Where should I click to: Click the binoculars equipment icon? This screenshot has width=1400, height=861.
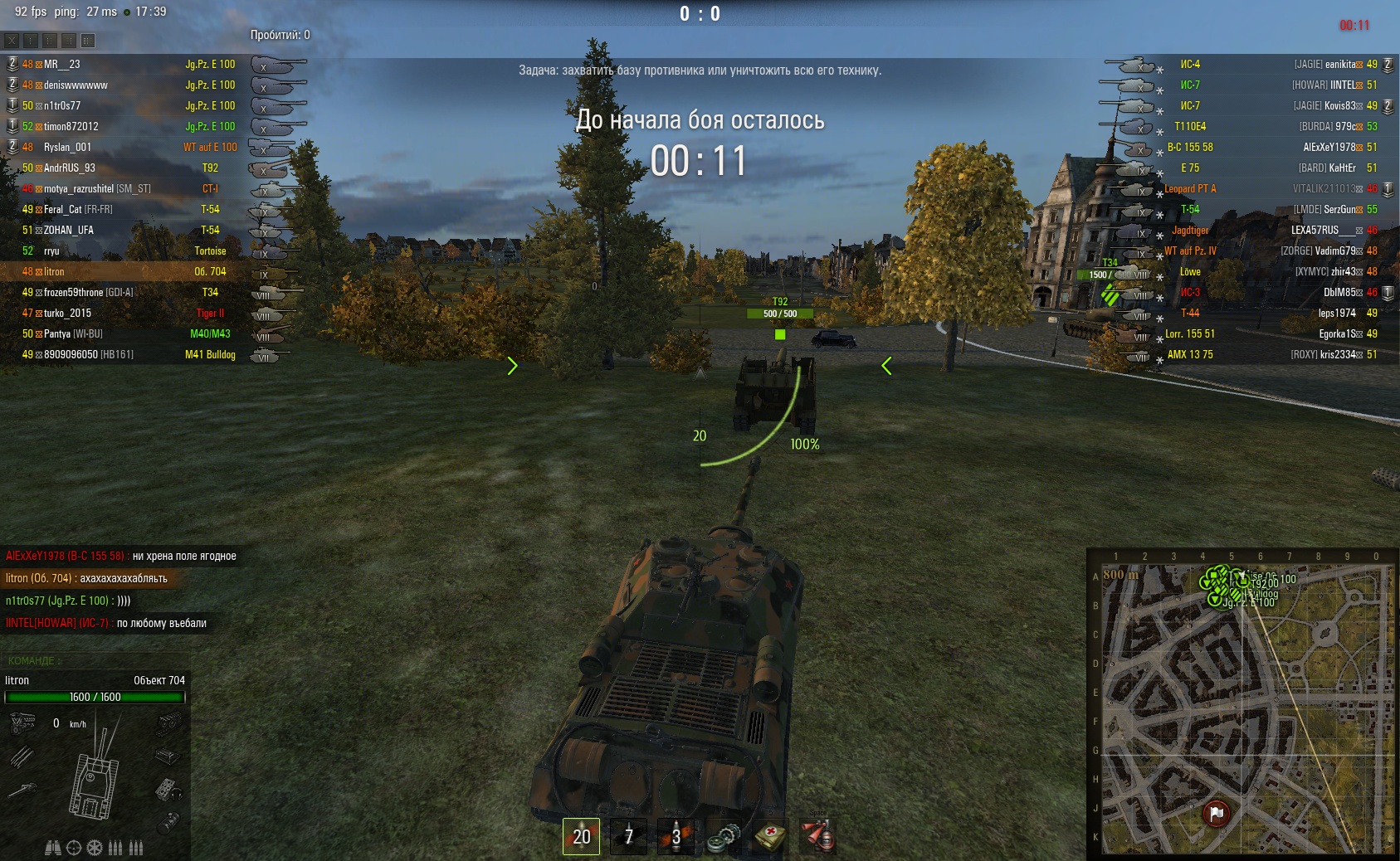[53, 848]
